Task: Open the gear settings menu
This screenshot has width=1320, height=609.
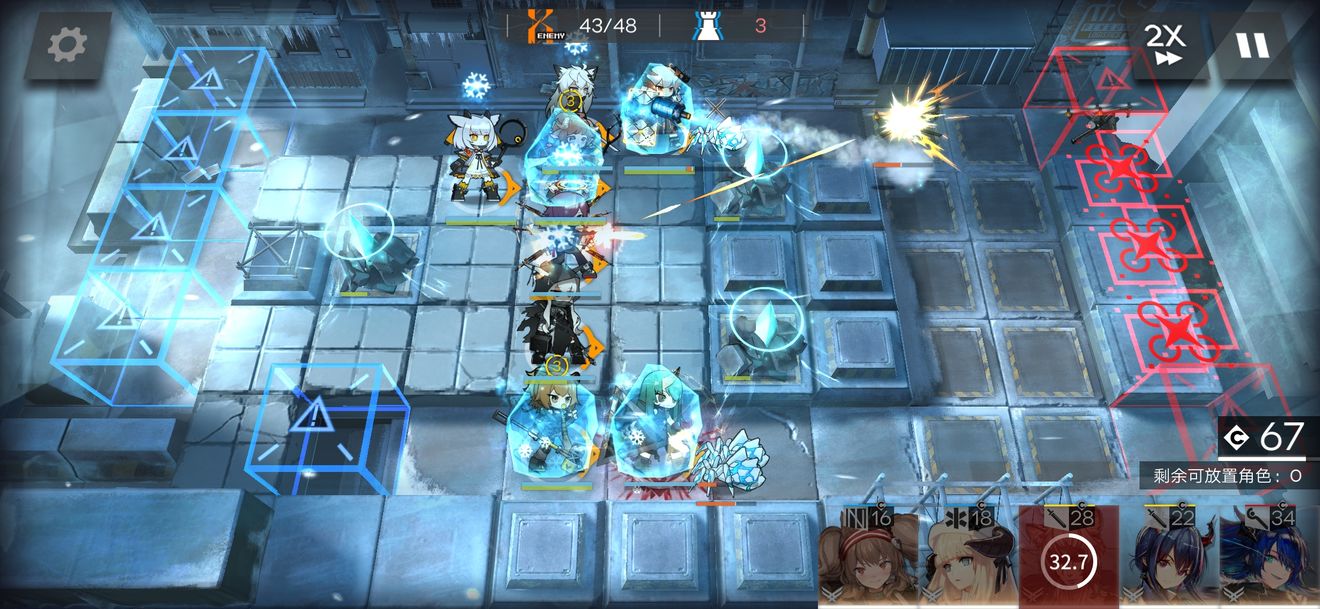Action: [67, 45]
